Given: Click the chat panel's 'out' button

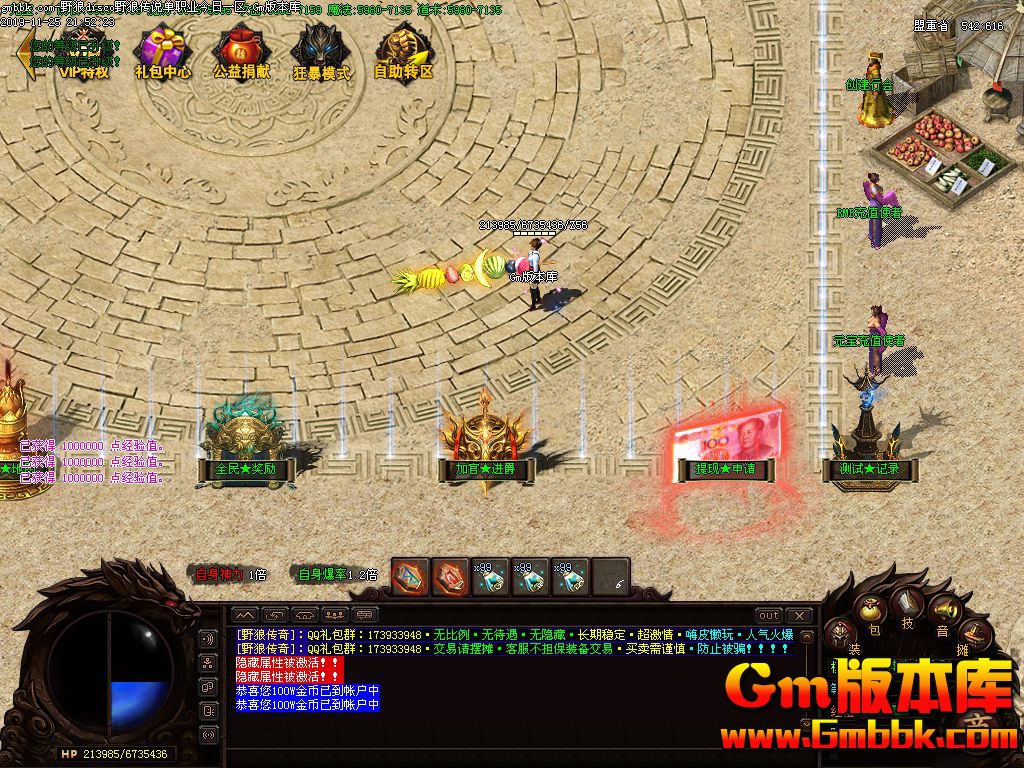Looking at the screenshot, I should tap(768, 615).
